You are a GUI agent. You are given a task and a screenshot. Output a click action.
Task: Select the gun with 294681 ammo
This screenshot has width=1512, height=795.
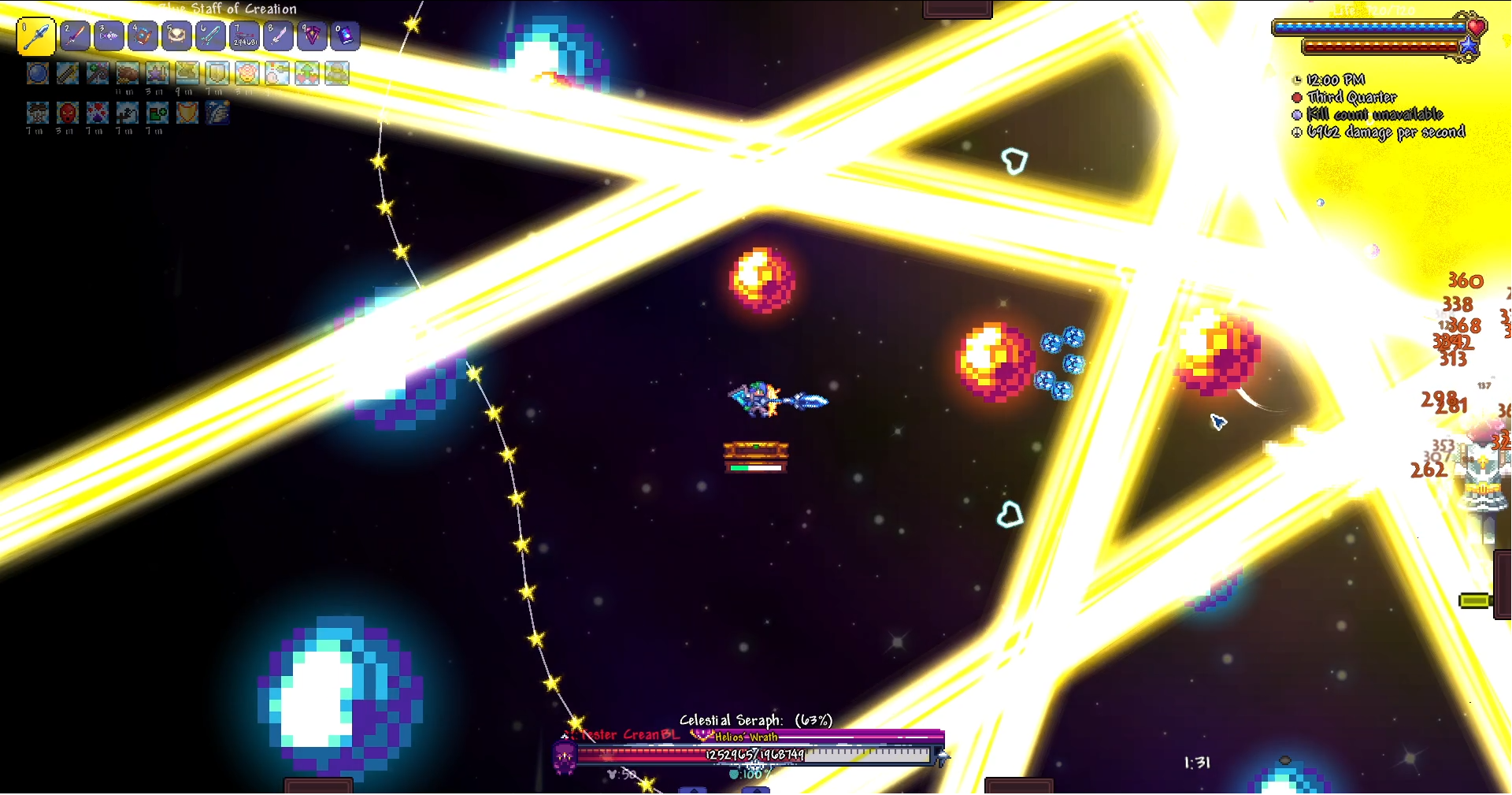pos(244,35)
